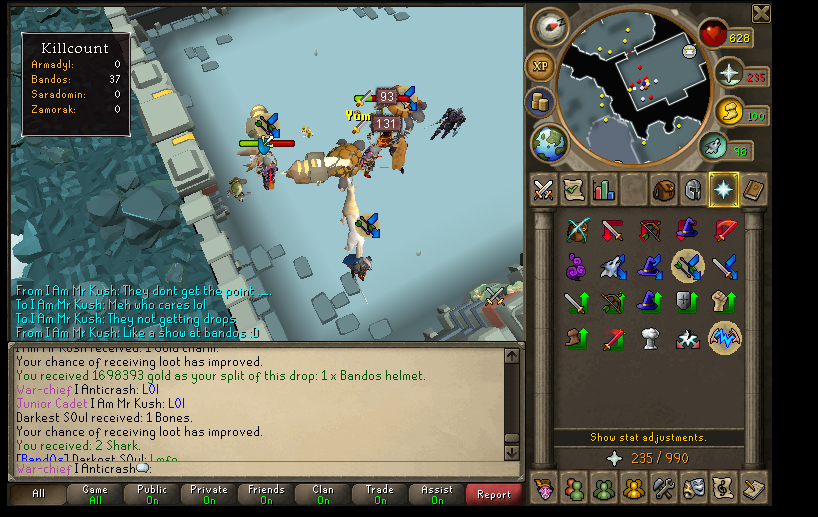This screenshot has height=517, width=818.
Task: Open the inventory backpack tab
Action: [x=663, y=189]
